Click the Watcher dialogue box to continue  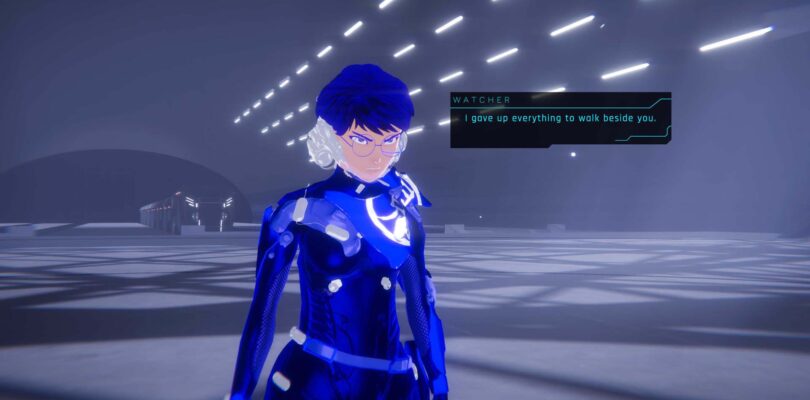(560, 120)
